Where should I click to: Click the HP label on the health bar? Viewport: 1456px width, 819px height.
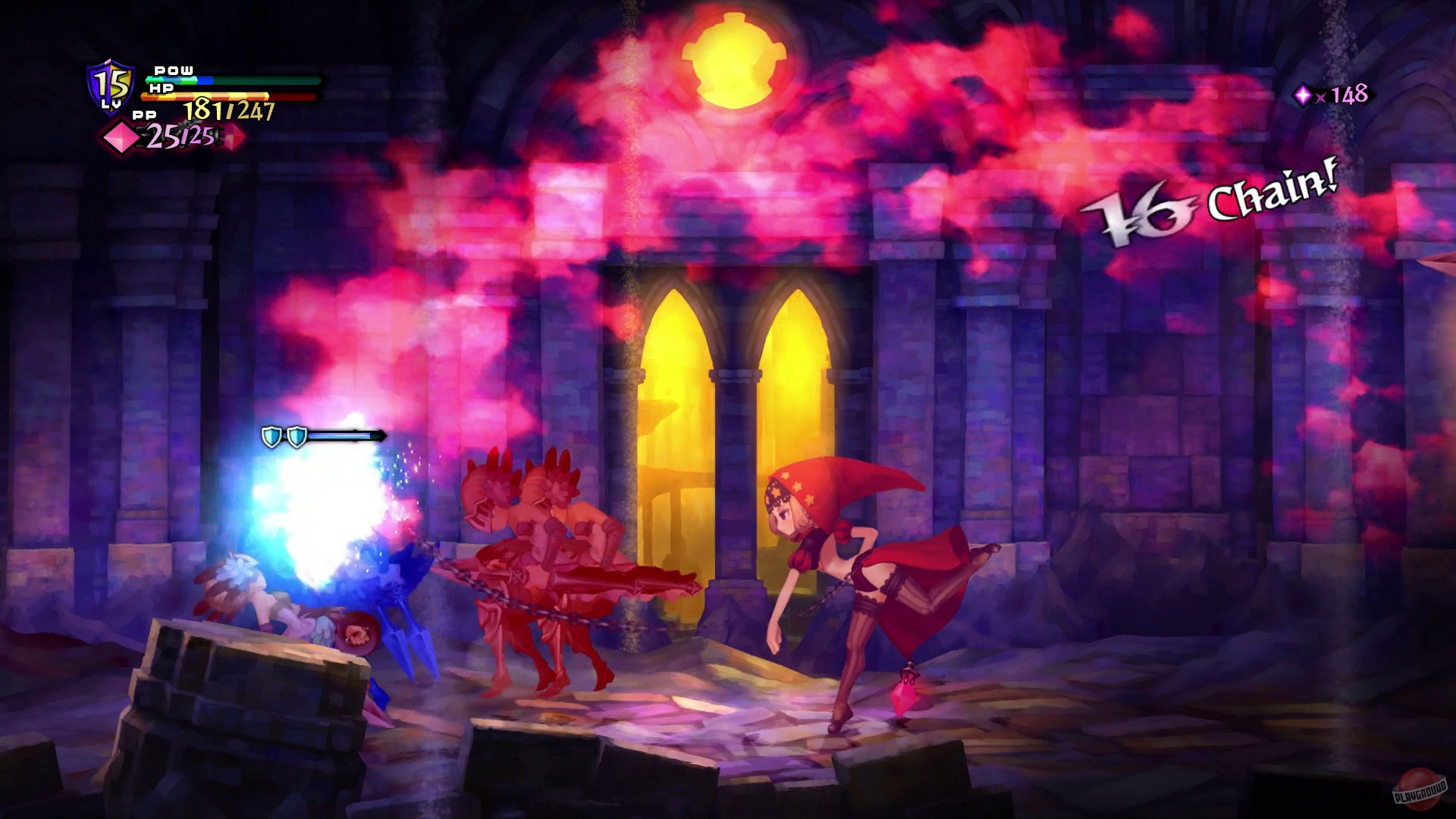[x=162, y=87]
